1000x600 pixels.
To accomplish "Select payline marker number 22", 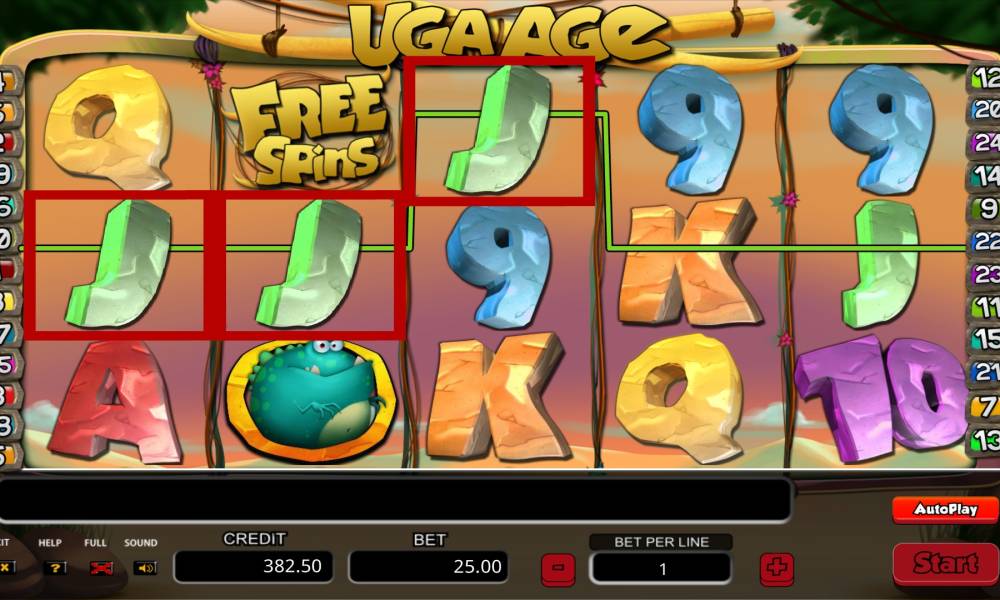I will click(x=985, y=241).
